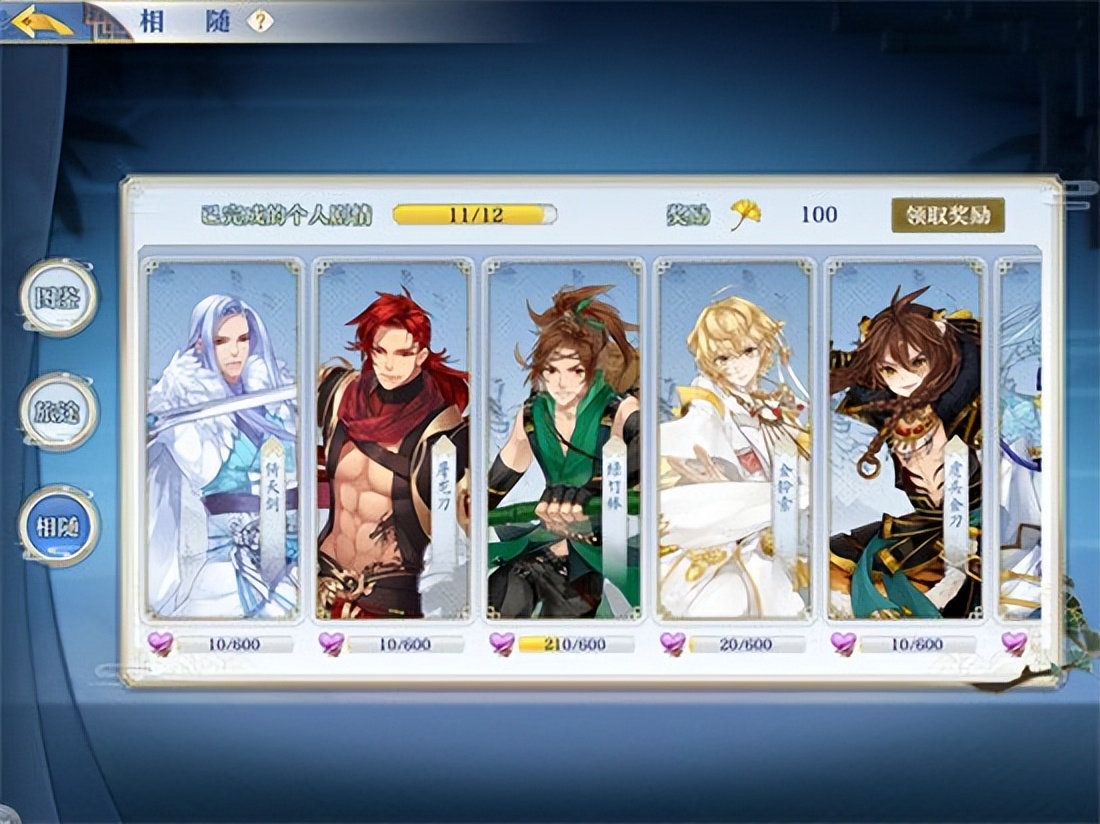Pick the 绿竹棒 character card
The width and height of the screenshot is (1100, 824).
[563, 440]
